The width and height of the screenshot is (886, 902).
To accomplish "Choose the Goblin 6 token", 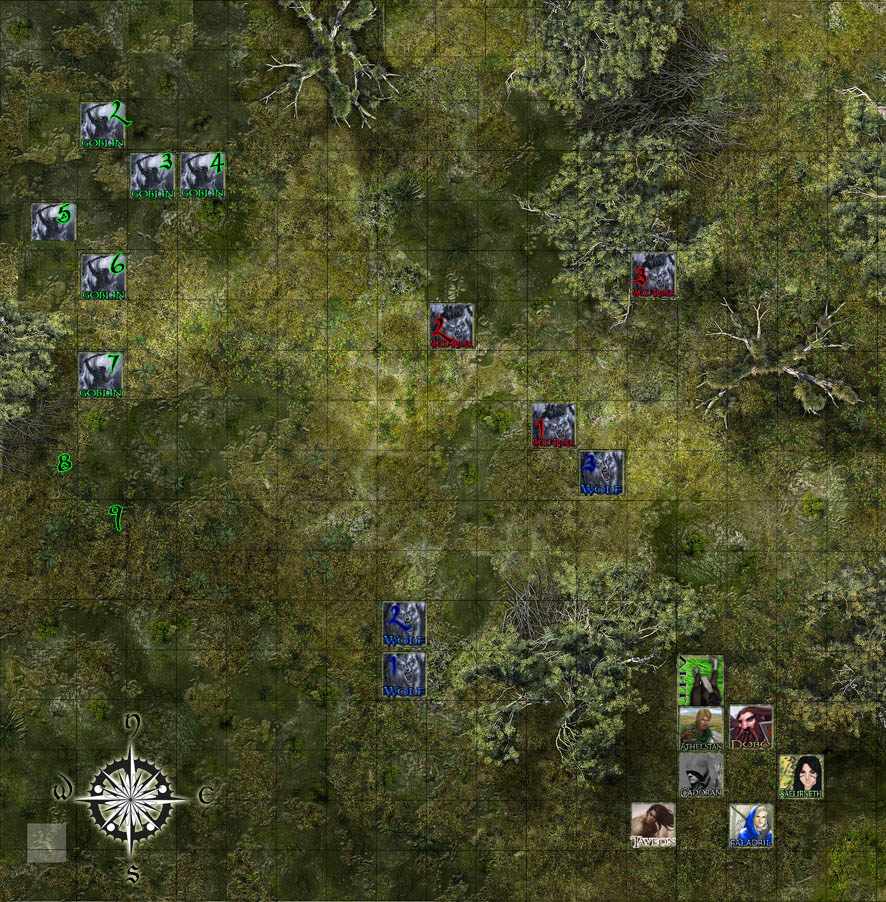I will point(102,275).
